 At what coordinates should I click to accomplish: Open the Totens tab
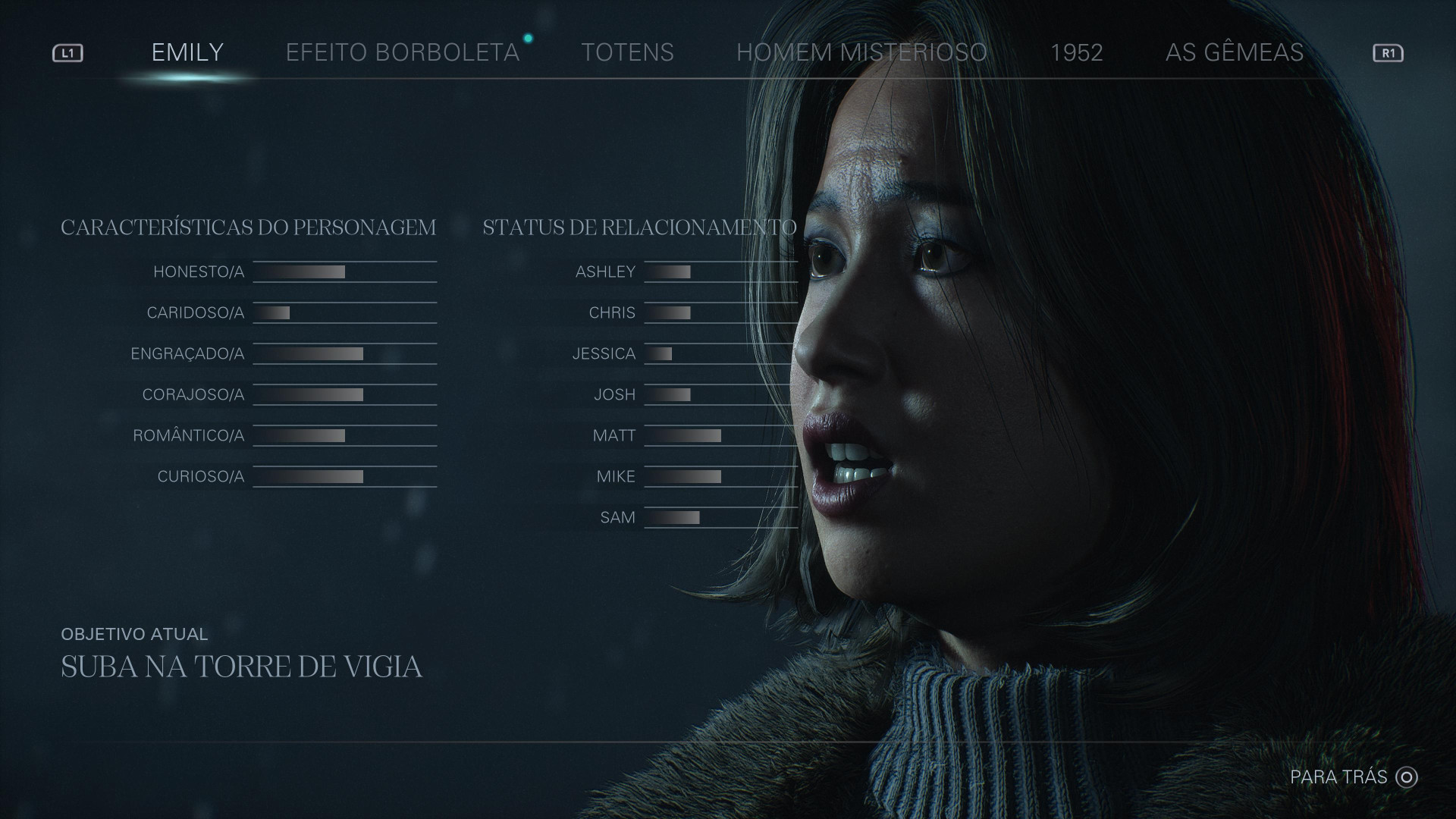627,52
